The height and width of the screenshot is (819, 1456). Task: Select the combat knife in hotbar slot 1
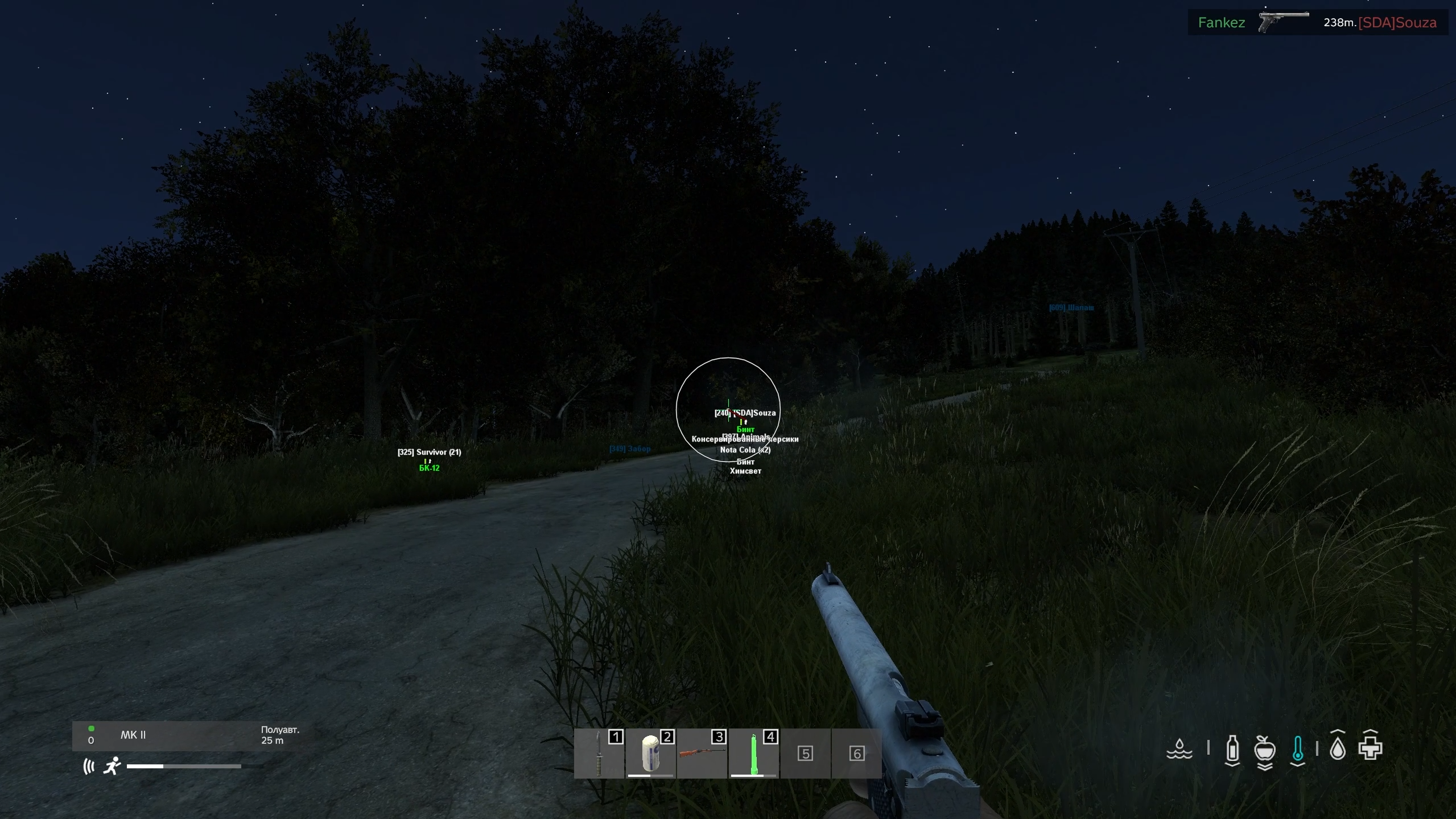coord(599,754)
